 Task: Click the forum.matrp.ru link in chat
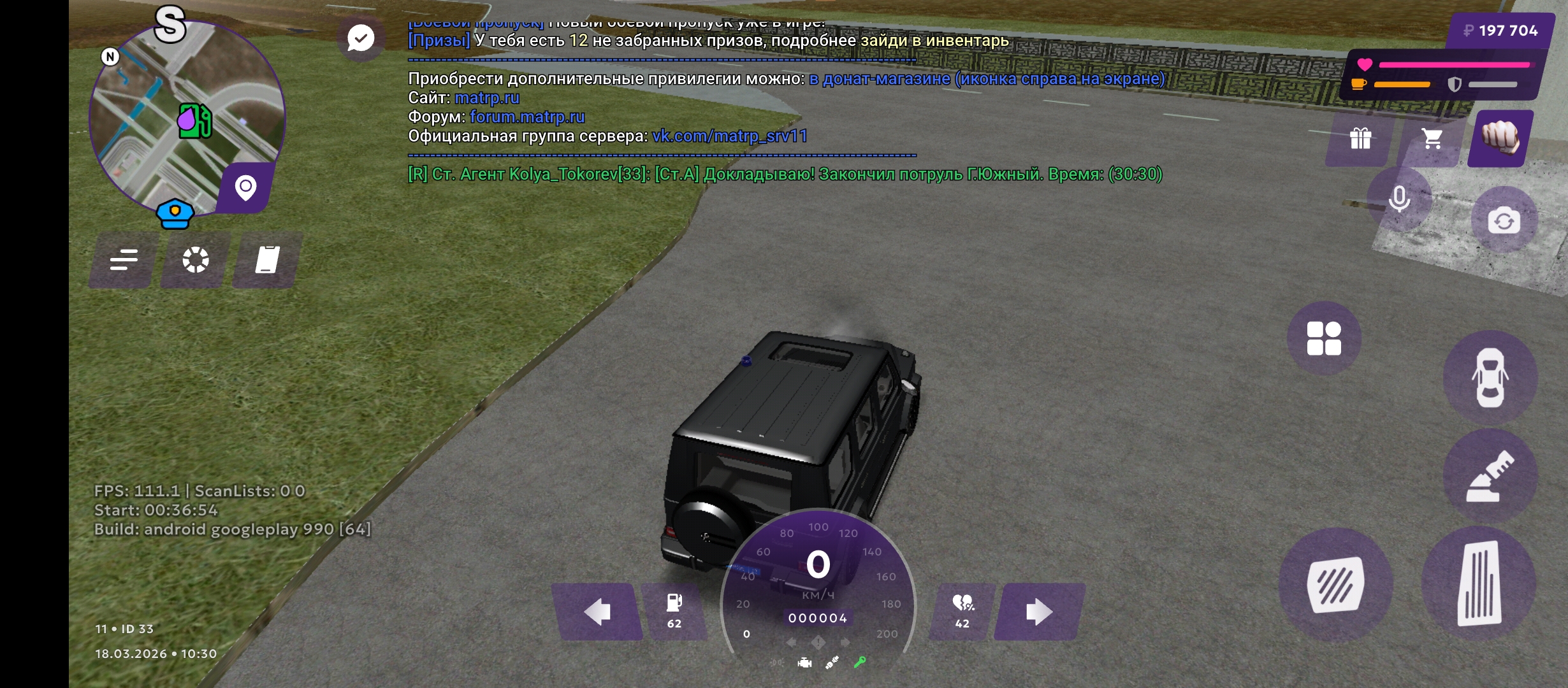[x=527, y=117]
